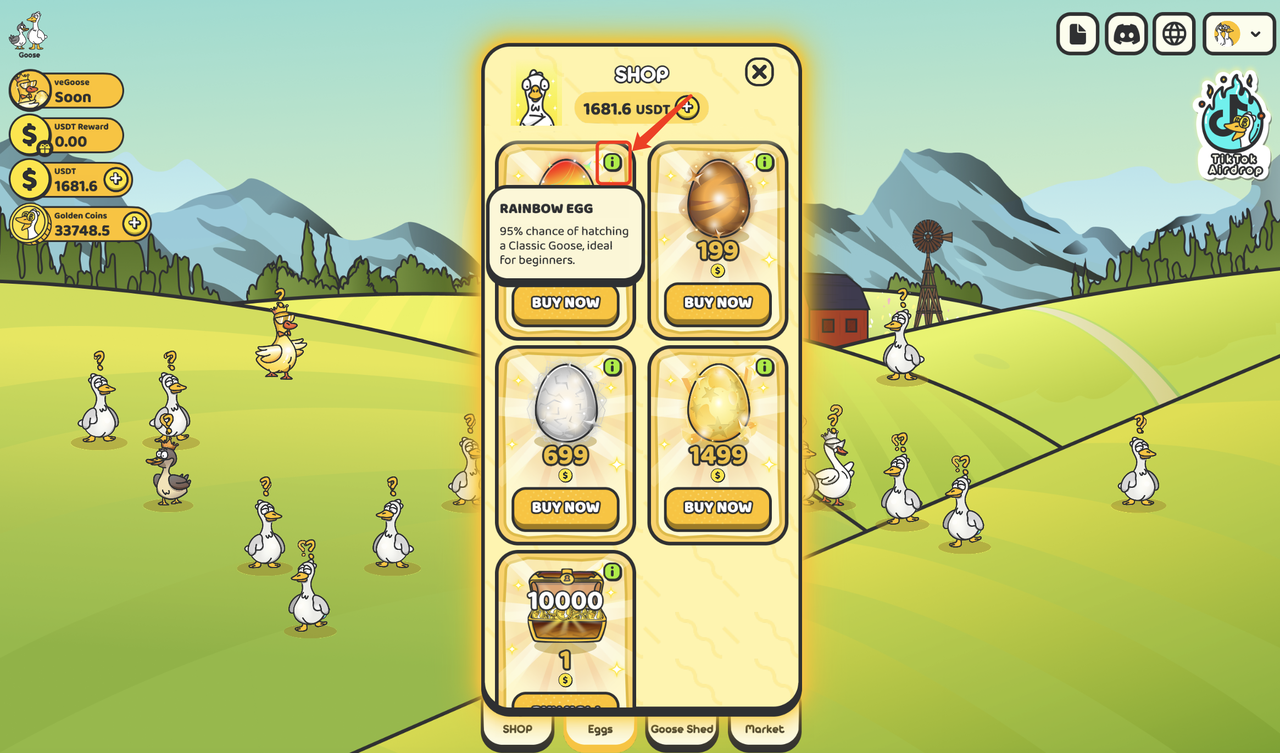Show info for the coin chest
Viewport: 1280px width, 753px height.
point(612,572)
